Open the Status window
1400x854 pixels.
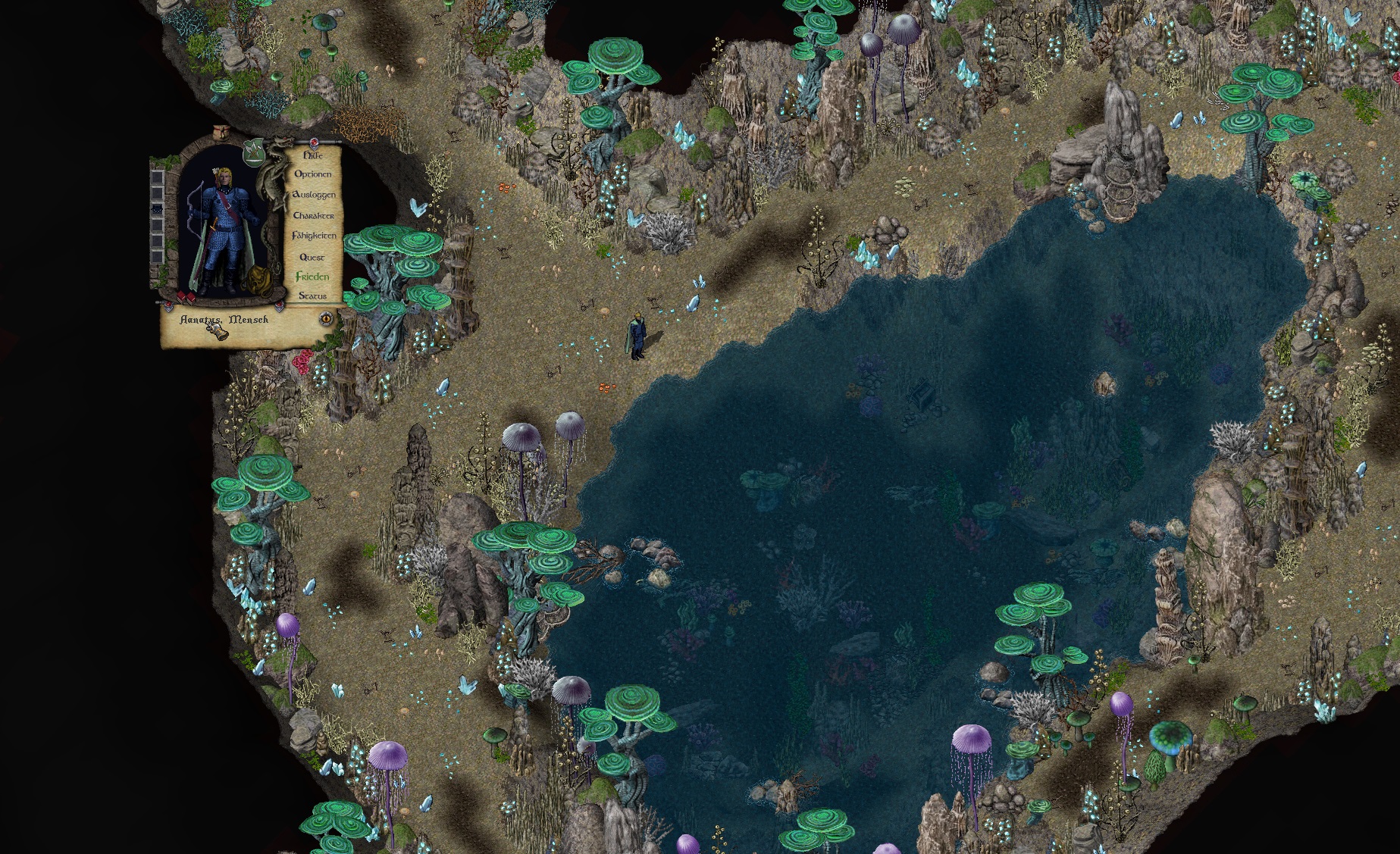tap(312, 296)
